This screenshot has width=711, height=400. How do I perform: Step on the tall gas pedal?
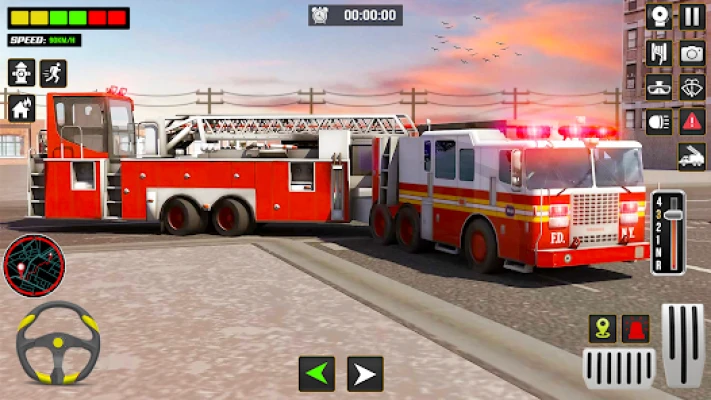684,344
